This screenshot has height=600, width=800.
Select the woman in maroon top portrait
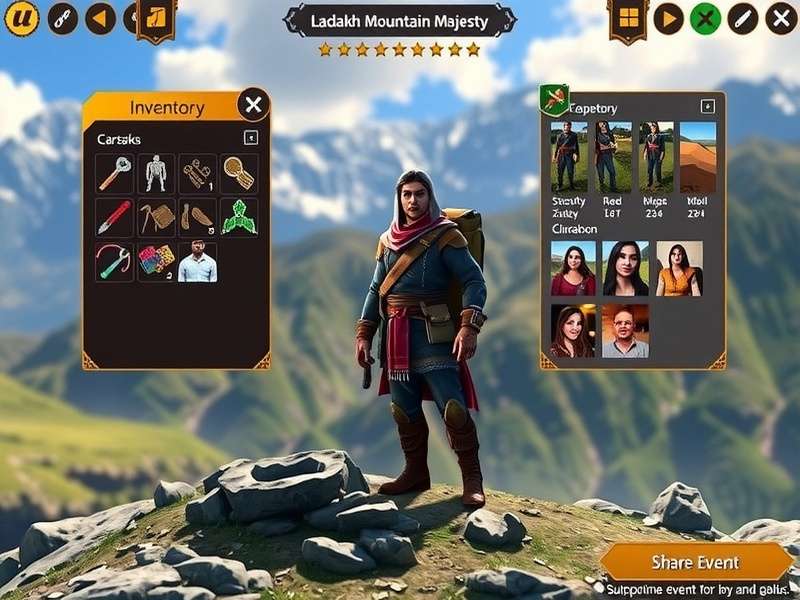(573, 268)
